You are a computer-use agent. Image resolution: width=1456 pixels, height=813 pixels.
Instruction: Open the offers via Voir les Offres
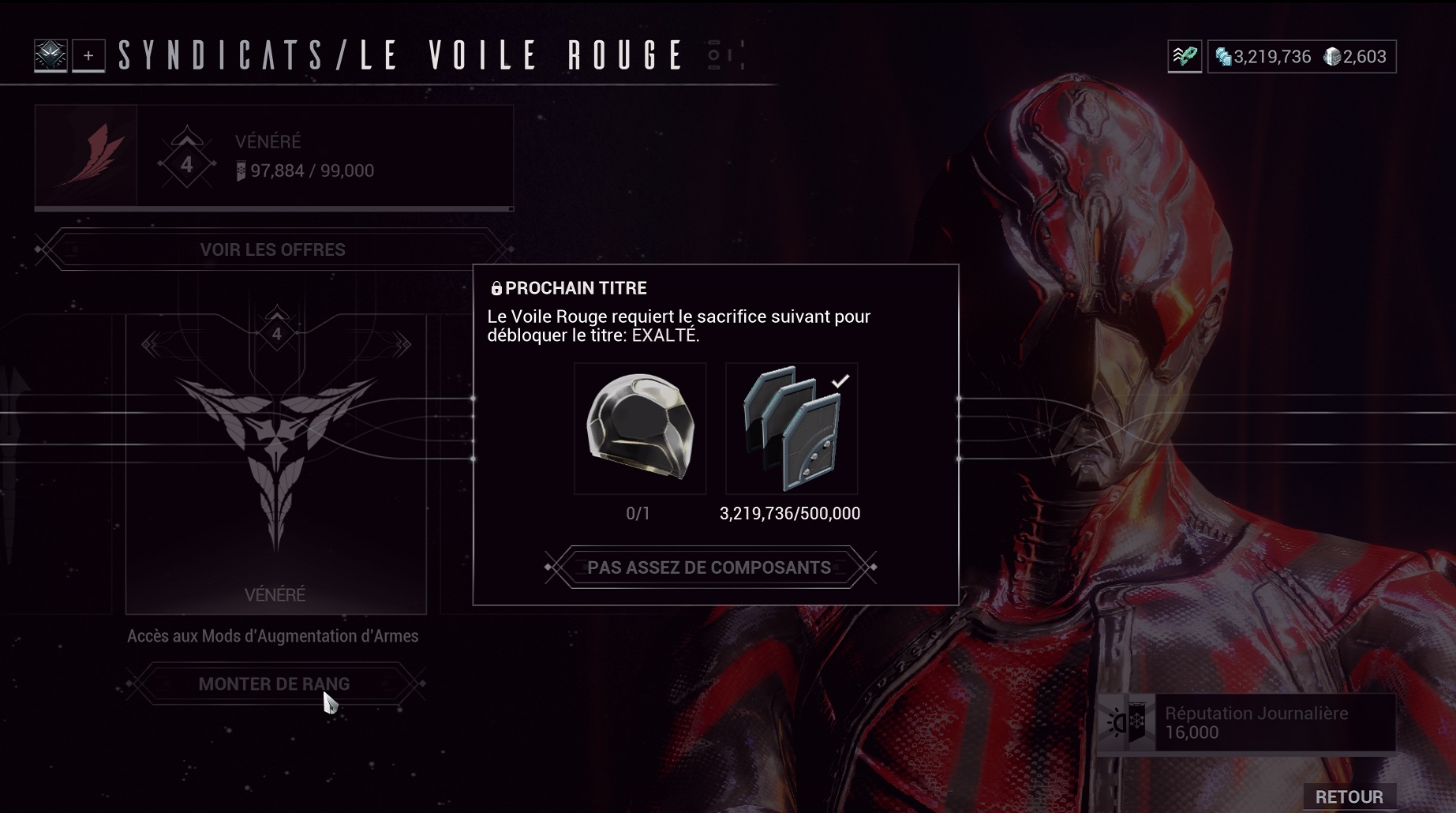pyautogui.click(x=273, y=249)
